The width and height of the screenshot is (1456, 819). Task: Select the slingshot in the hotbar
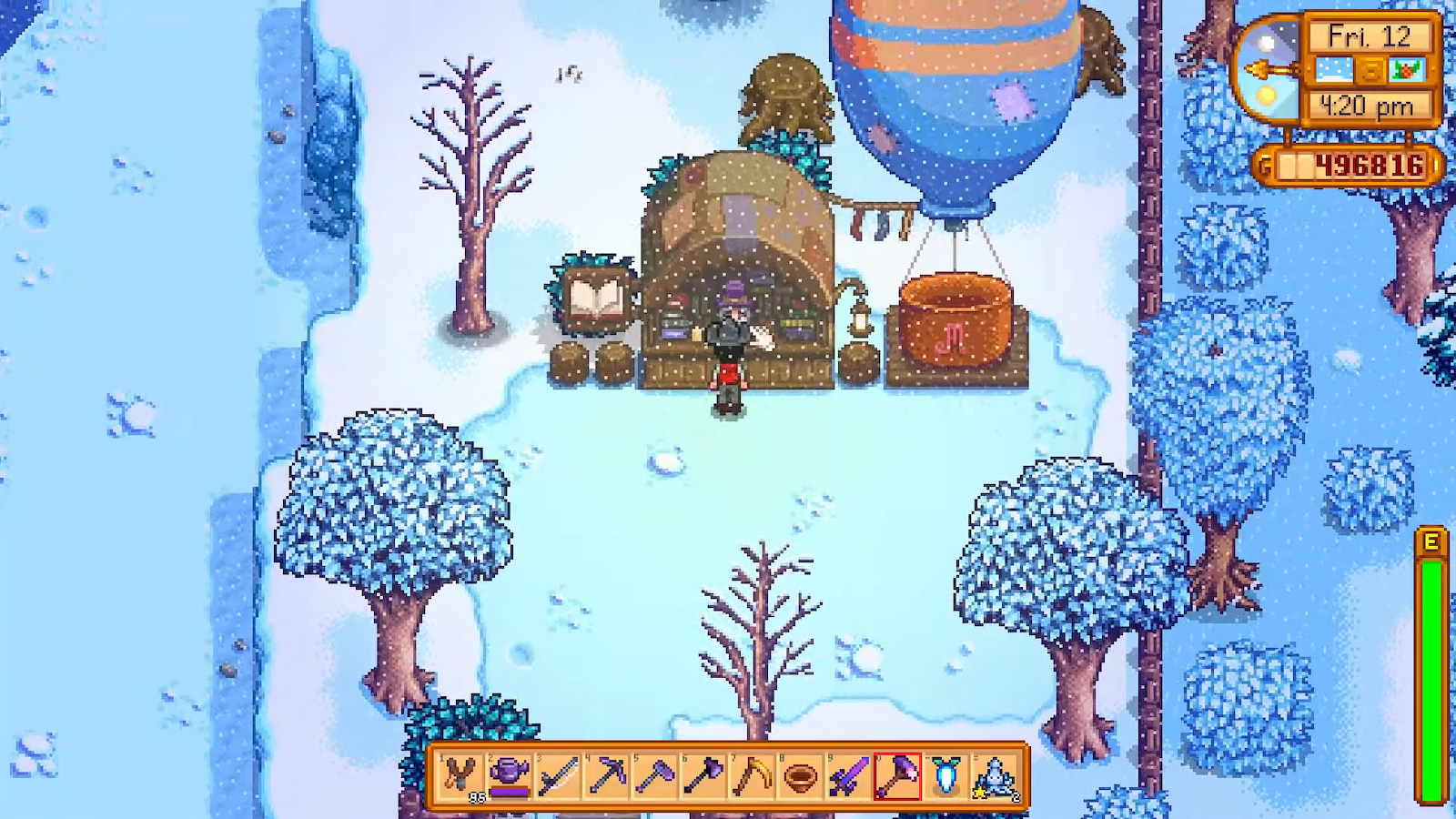coord(460,777)
